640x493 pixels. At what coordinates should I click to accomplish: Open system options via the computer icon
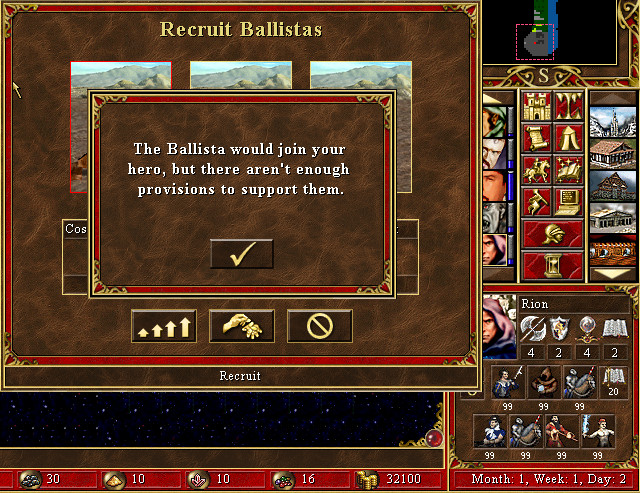pyautogui.click(x=569, y=202)
